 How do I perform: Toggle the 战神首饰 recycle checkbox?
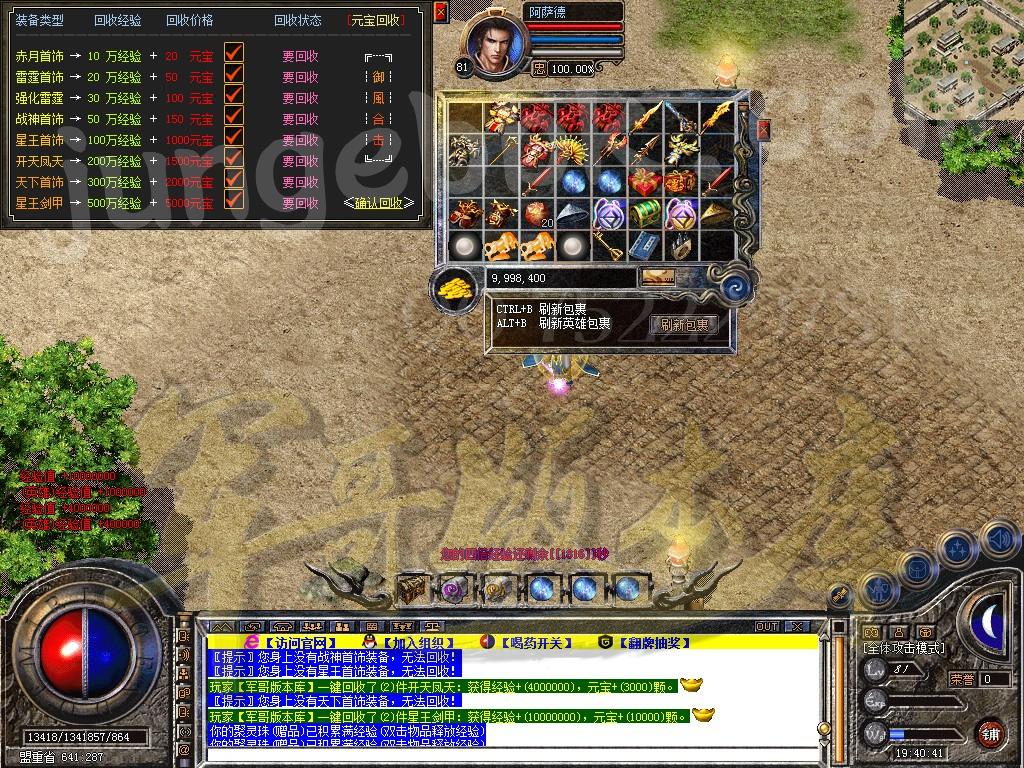(x=234, y=116)
